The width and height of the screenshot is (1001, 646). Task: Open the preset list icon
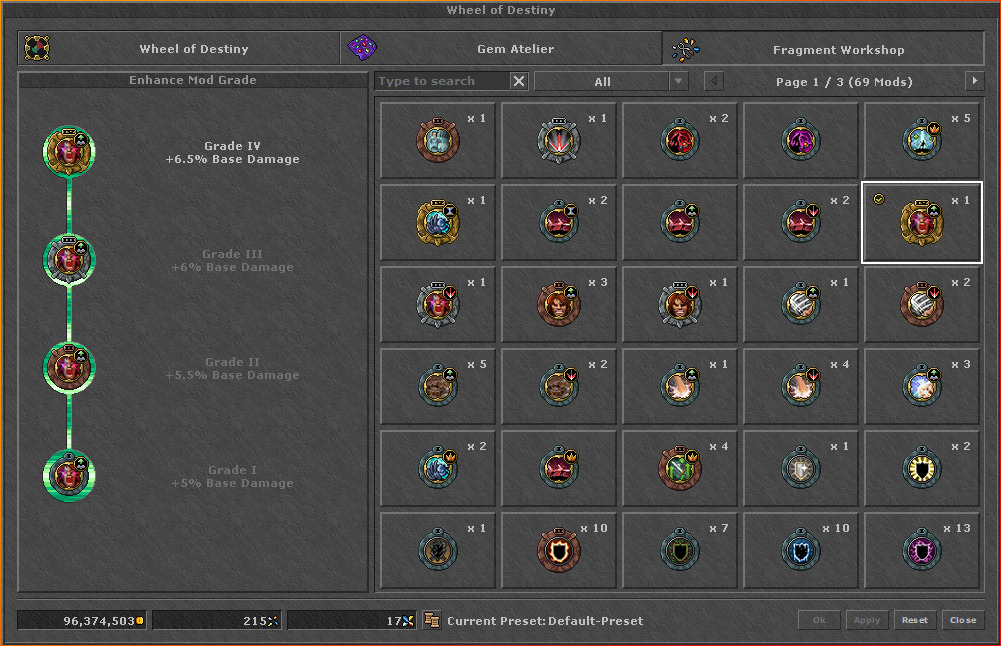click(x=432, y=620)
